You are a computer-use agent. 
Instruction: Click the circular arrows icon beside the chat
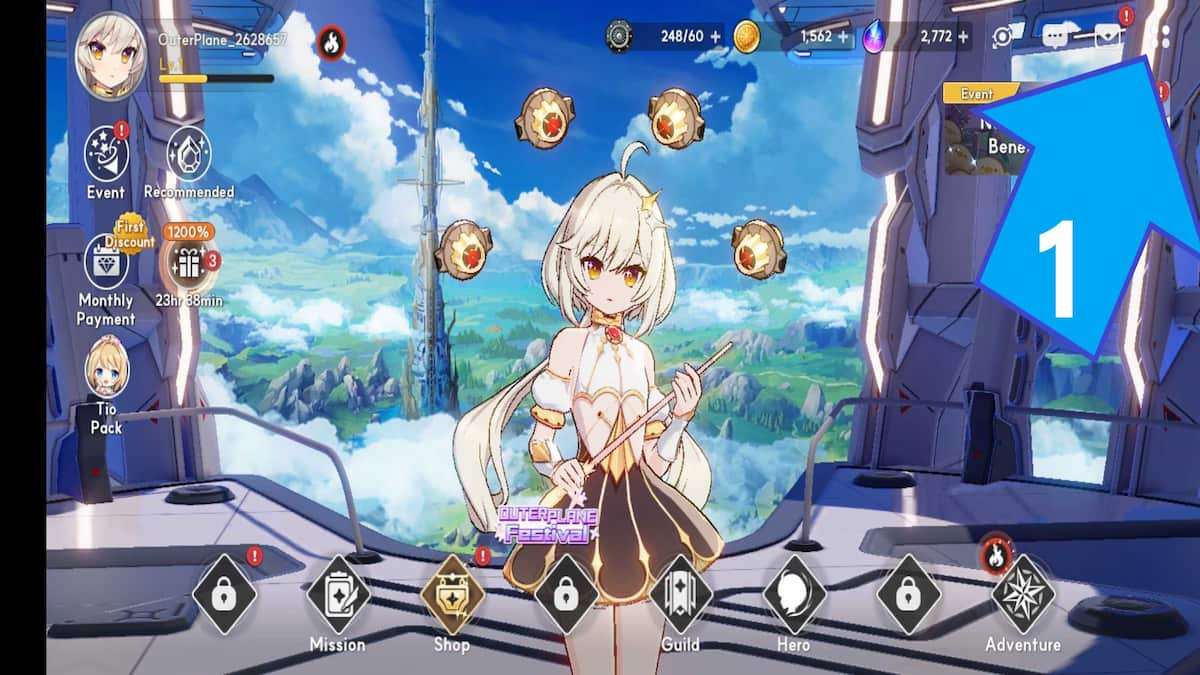pos(1002,37)
